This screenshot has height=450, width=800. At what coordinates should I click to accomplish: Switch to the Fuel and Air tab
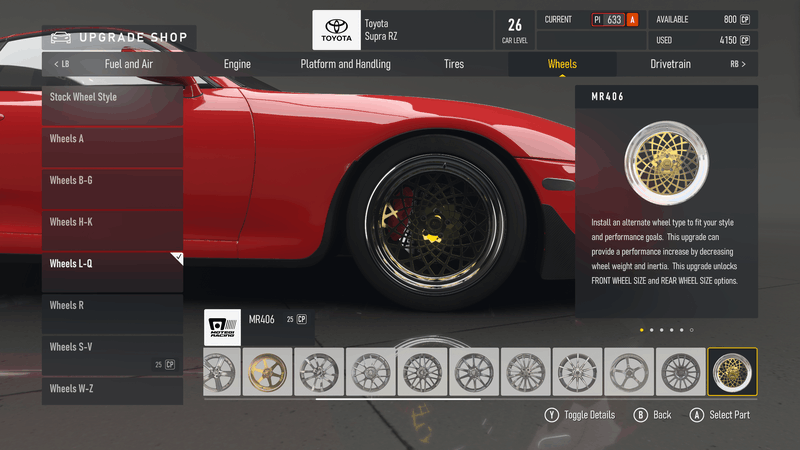coord(127,64)
